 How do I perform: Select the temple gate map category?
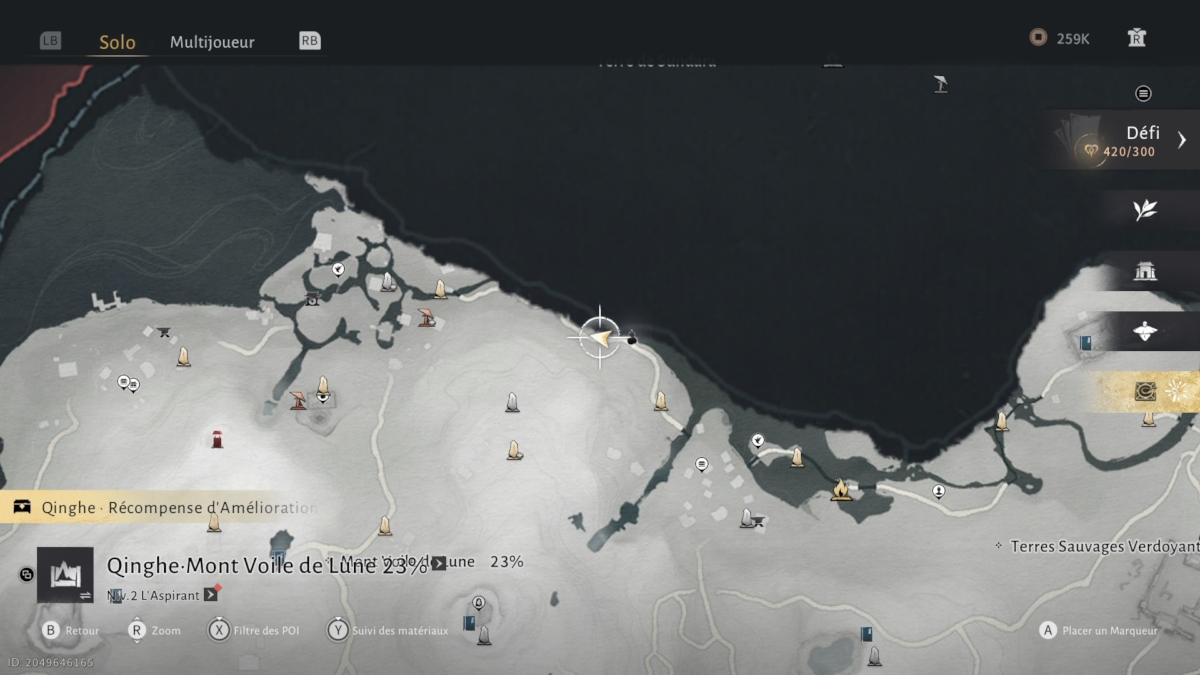click(x=1145, y=271)
